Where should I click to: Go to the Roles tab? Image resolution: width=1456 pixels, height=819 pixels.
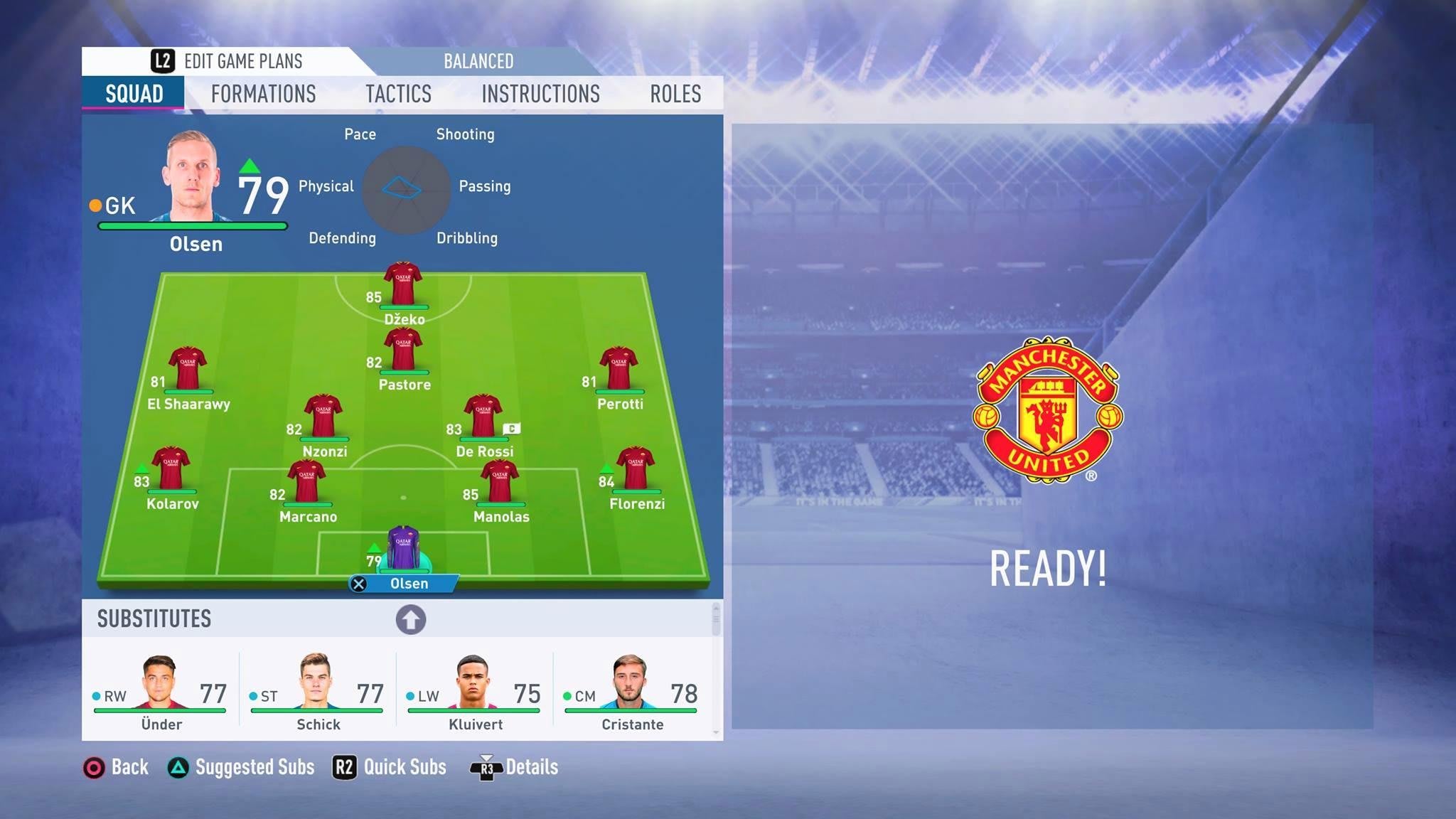pyautogui.click(x=675, y=94)
